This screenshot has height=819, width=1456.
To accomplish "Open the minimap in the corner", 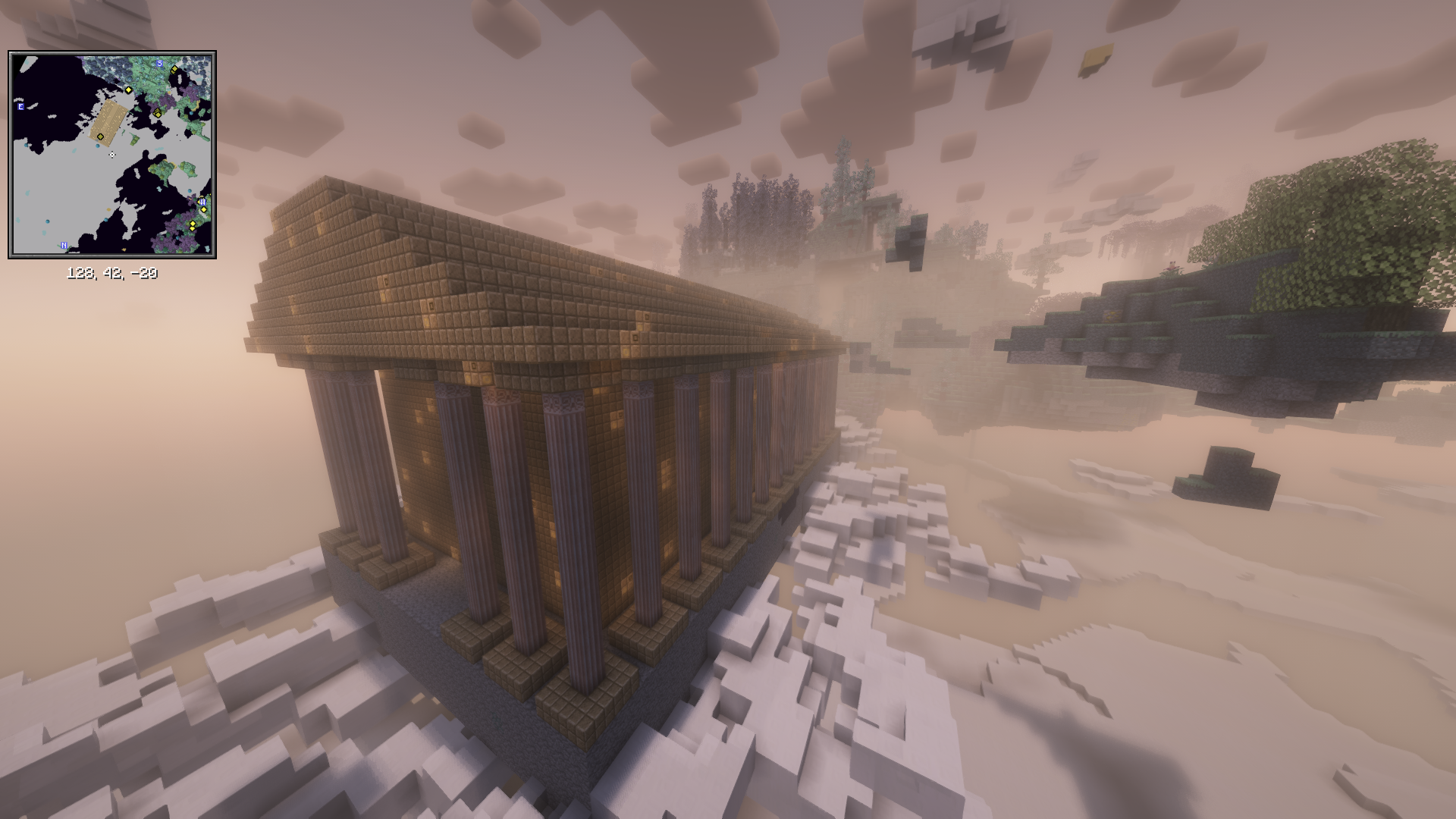I will [112, 155].
